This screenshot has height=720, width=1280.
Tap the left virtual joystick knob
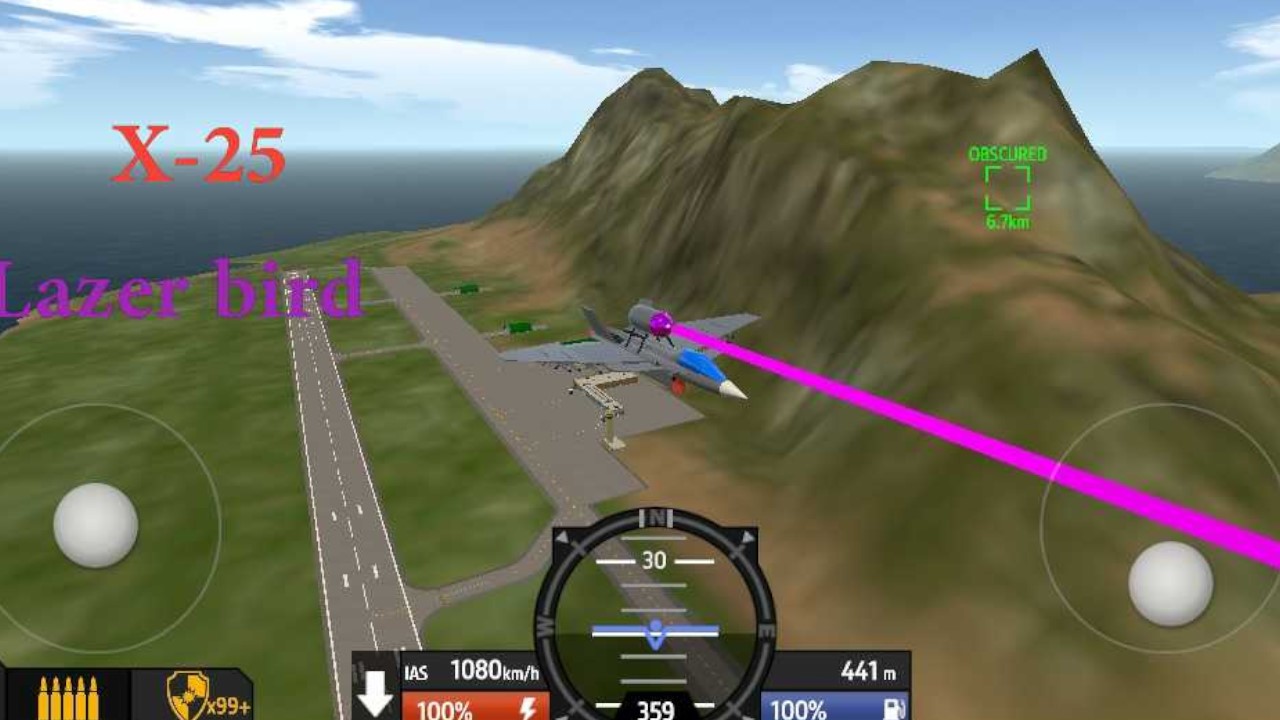pyautogui.click(x=96, y=525)
